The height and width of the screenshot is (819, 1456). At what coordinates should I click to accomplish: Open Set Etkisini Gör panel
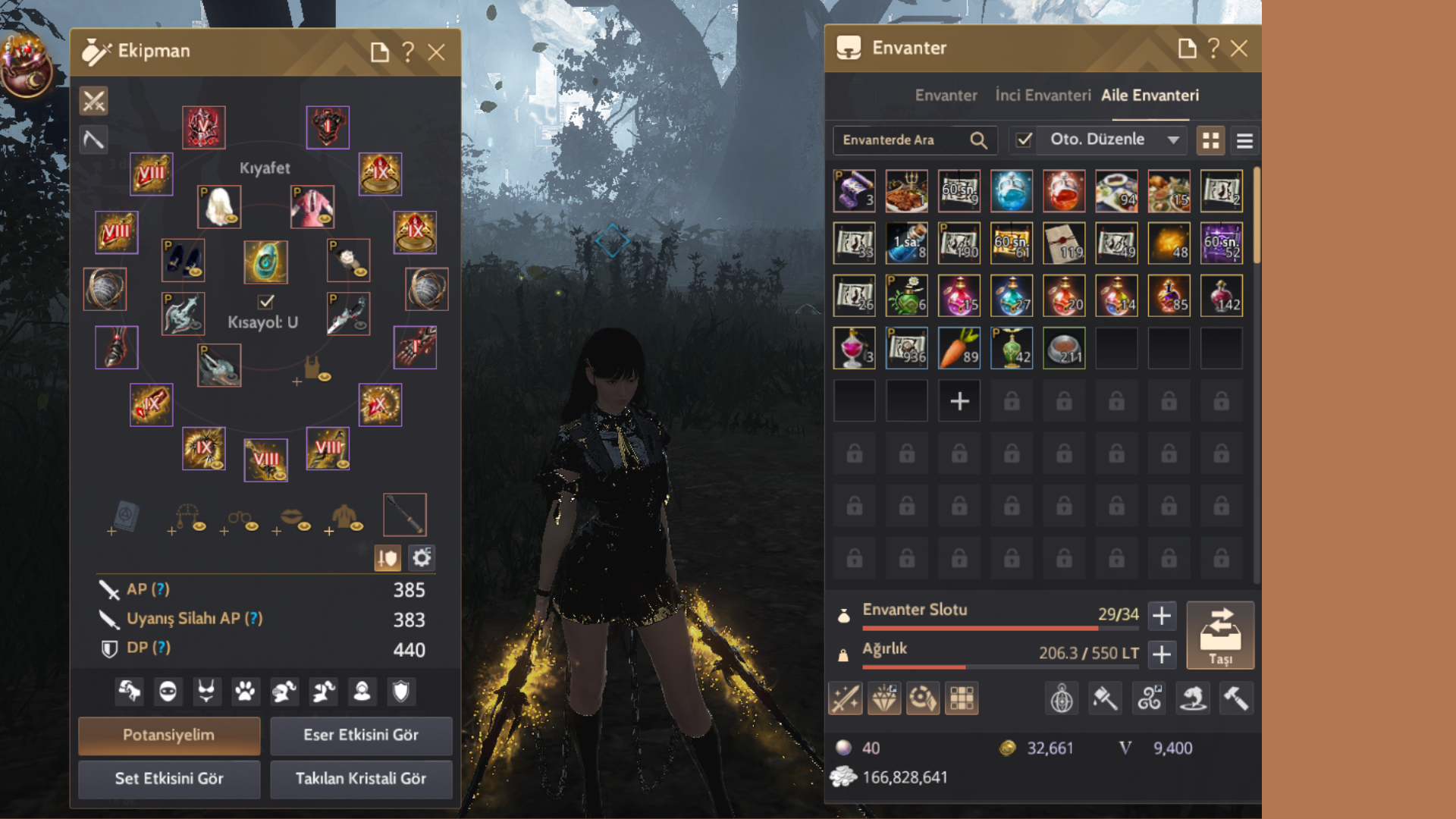169,779
